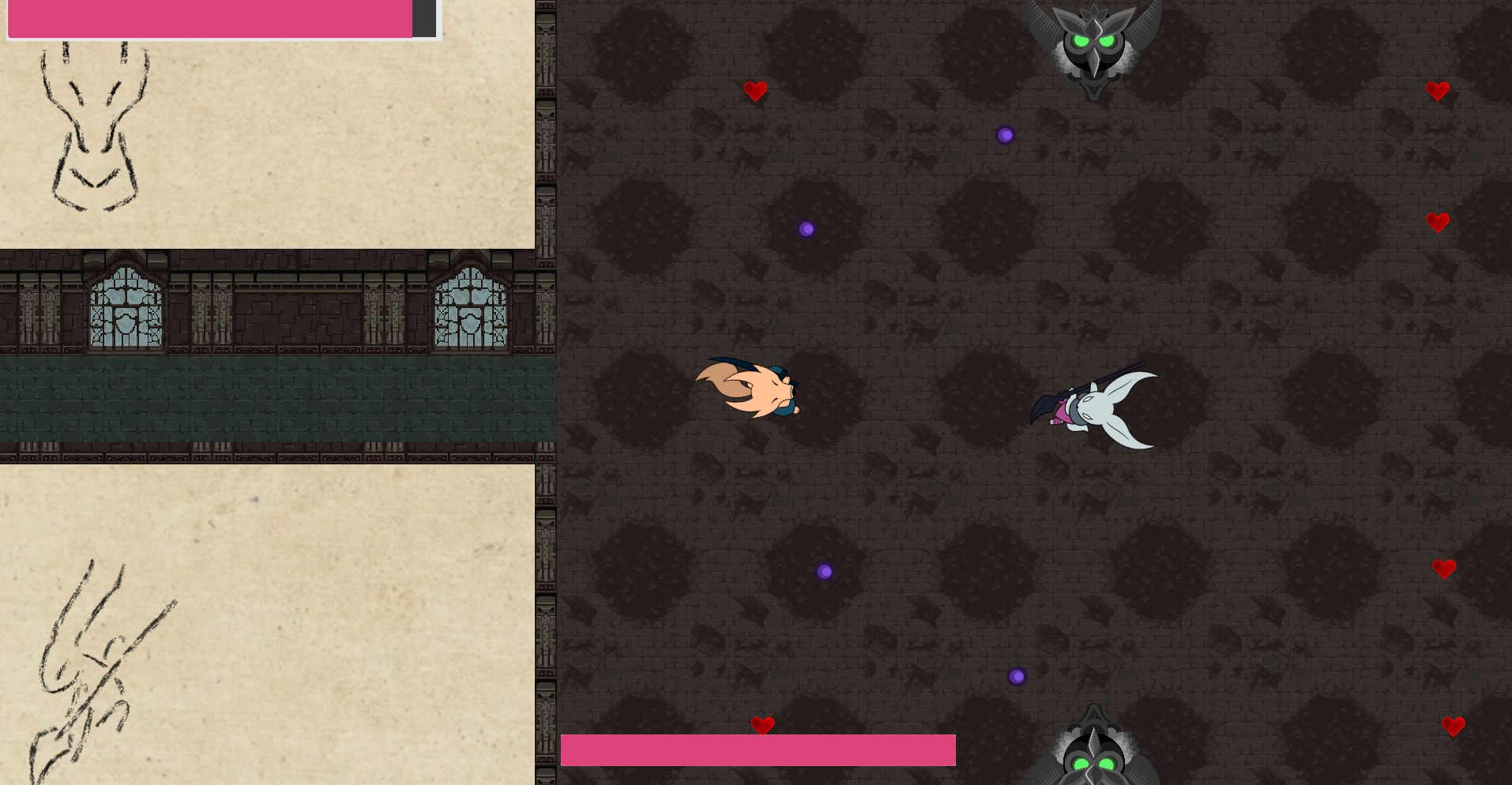Collect the purple orb left of center
This screenshot has width=1512, height=785.
click(806, 229)
